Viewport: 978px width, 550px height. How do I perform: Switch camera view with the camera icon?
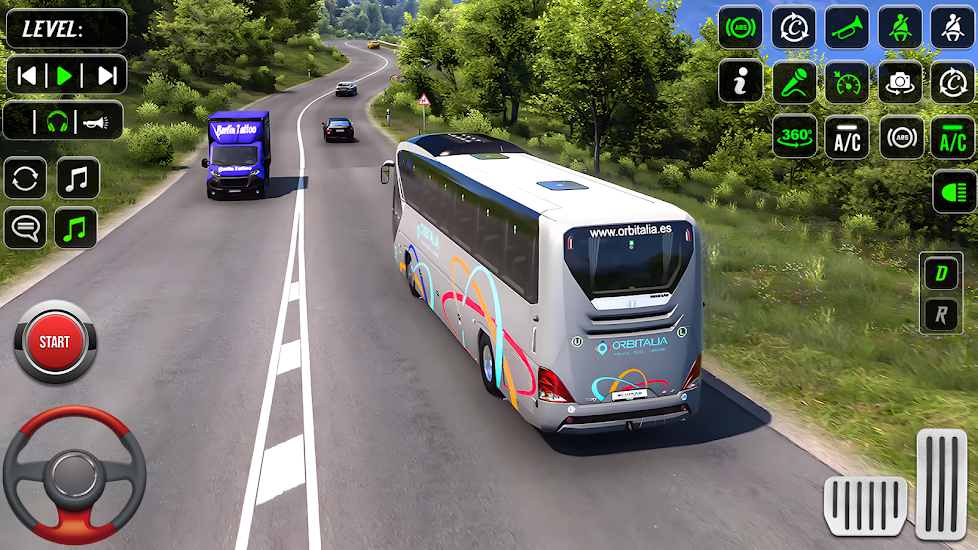pyautogui.click(x=900, y=83)
